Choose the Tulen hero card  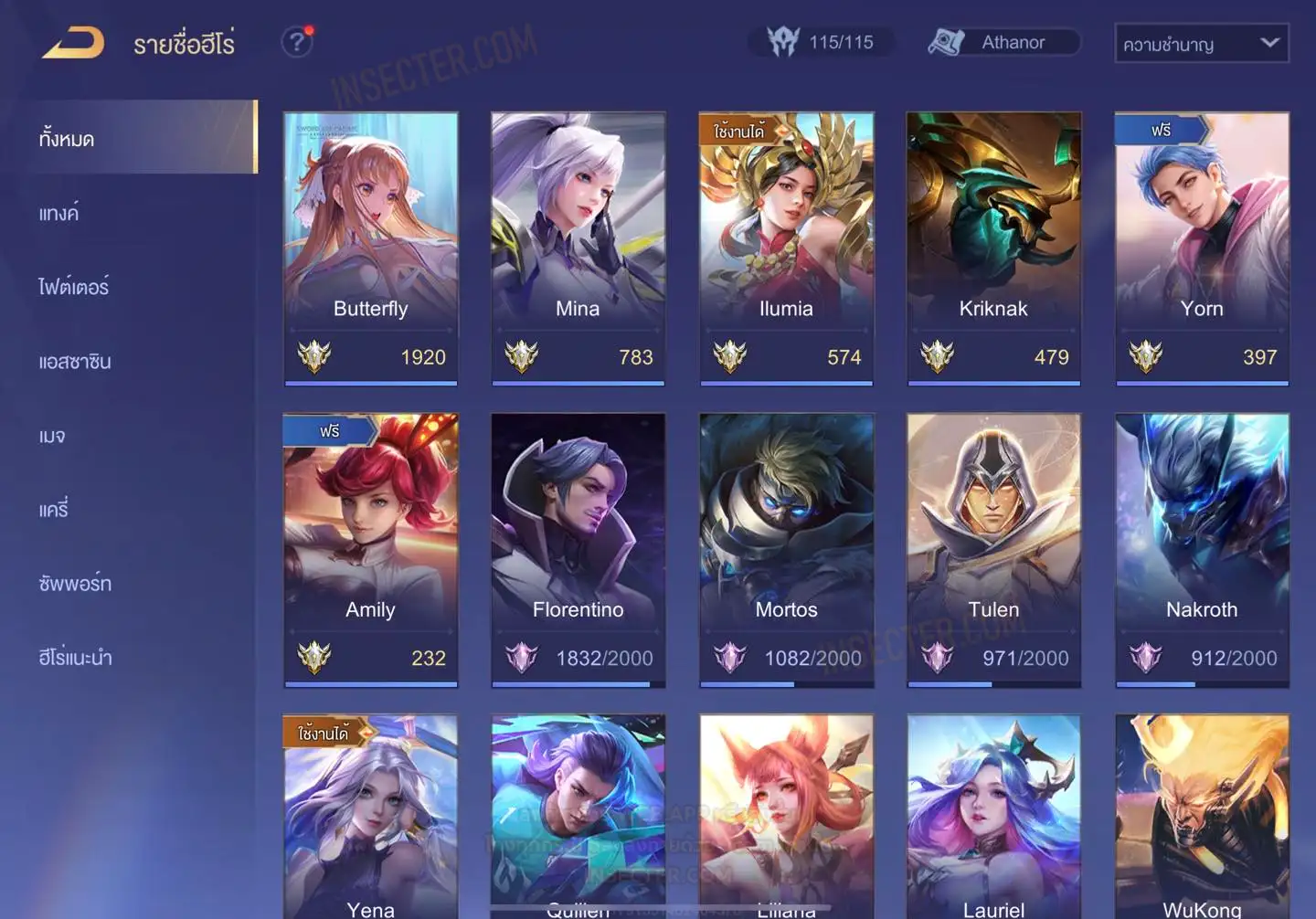[993, 549]
